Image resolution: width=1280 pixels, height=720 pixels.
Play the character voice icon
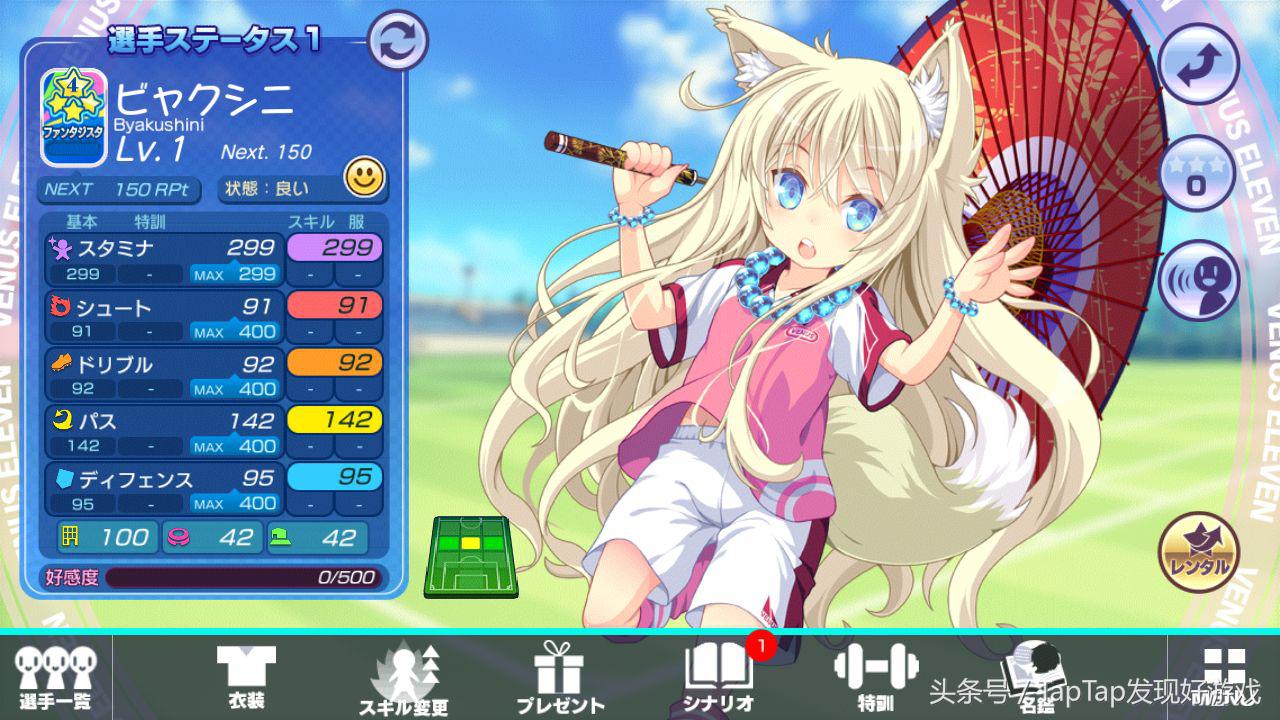pos(1198,281)
